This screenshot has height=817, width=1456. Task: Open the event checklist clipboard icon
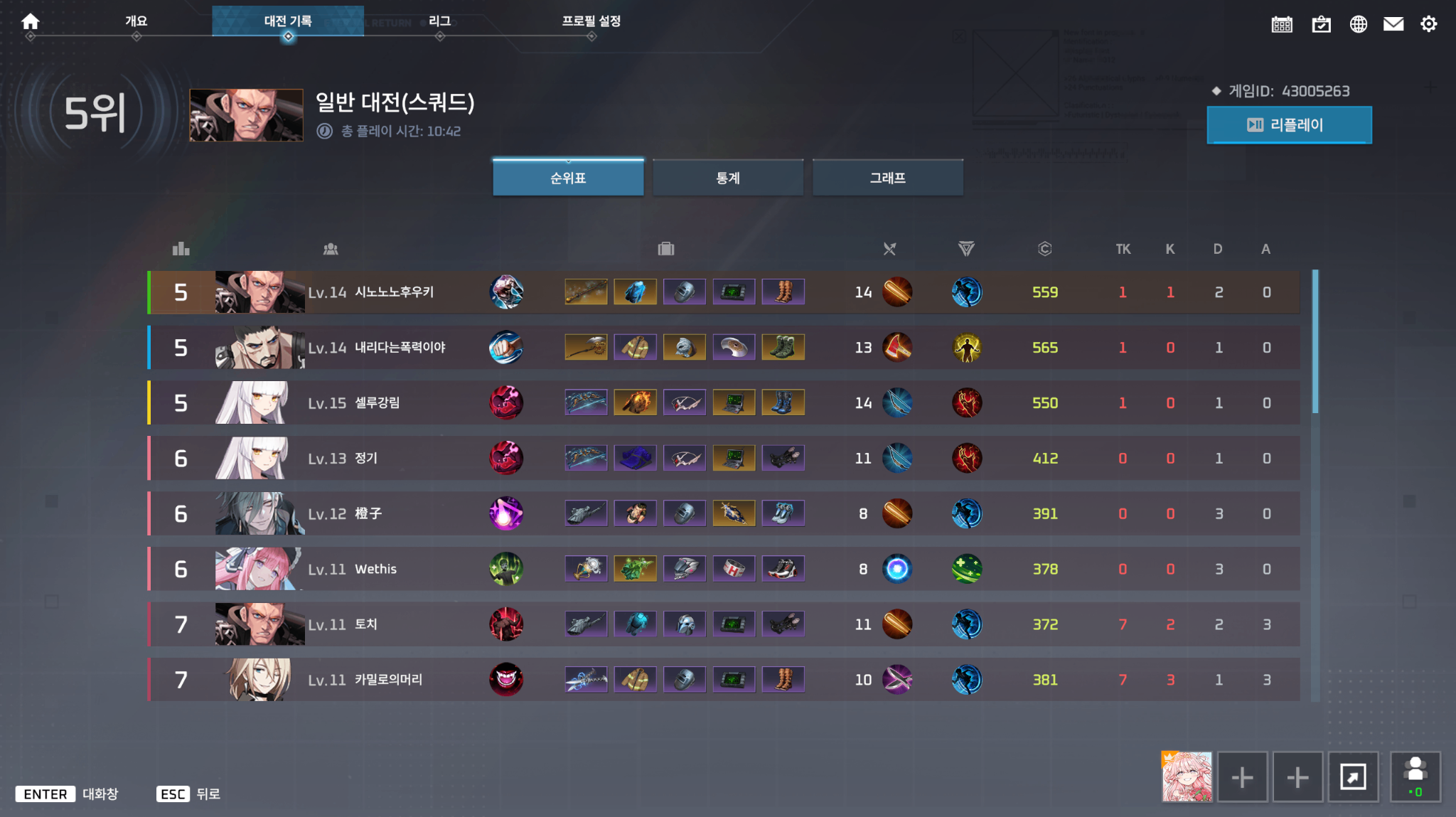pos(1321,23)
